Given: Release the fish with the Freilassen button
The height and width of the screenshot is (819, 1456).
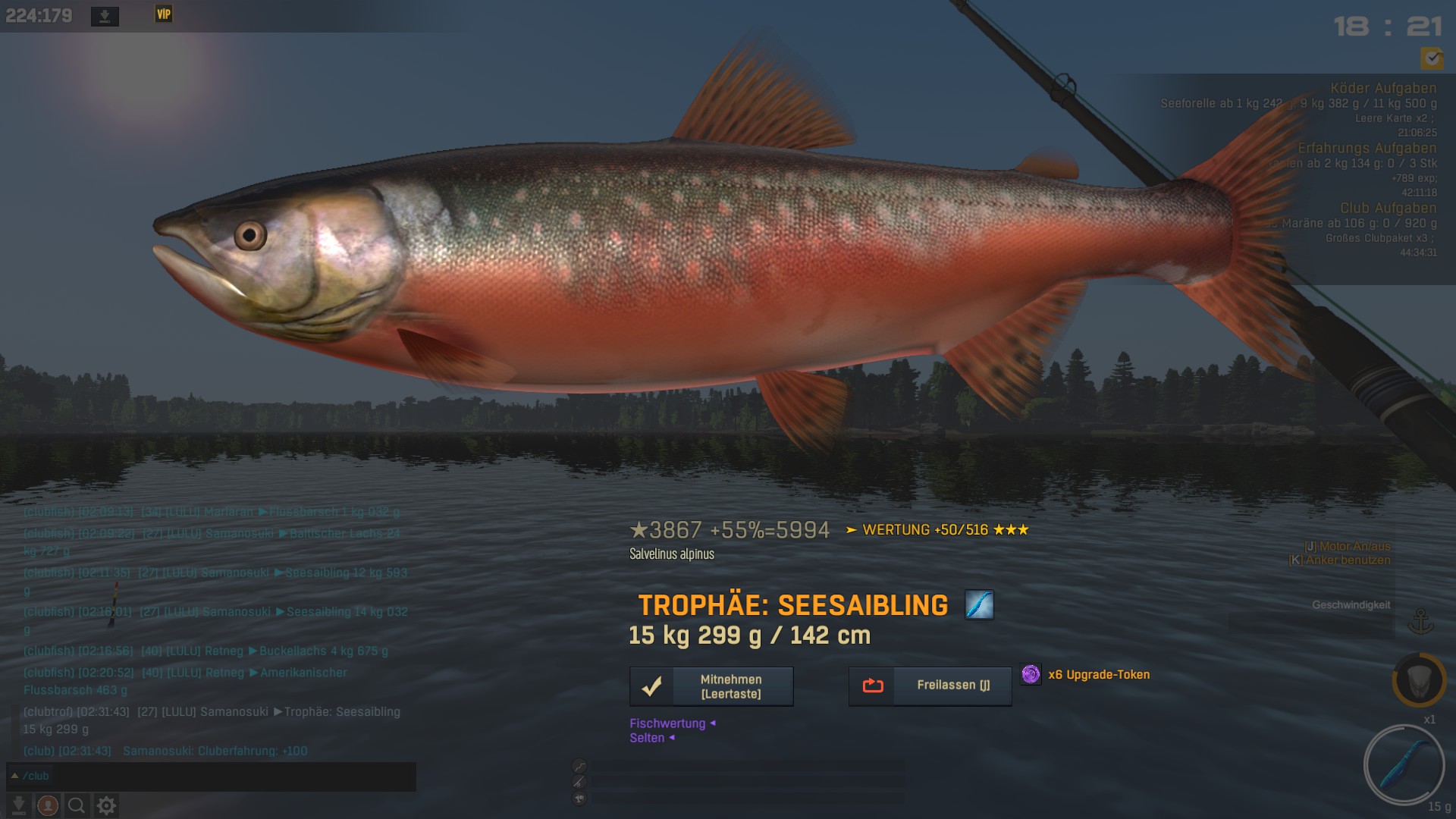Looking at the screenshot, I should (x=930, y=686).
